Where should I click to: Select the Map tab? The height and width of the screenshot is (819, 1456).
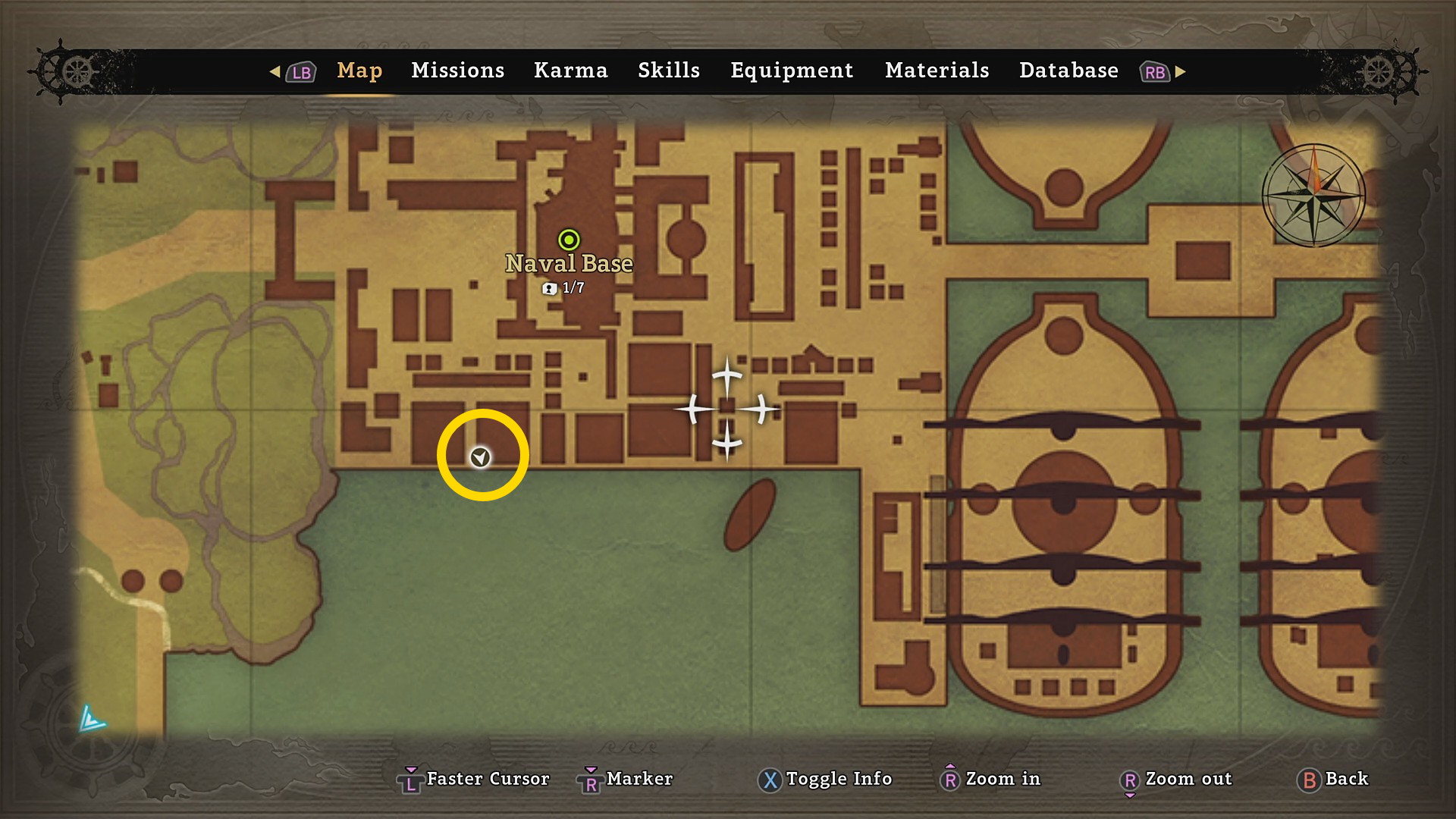359,71
